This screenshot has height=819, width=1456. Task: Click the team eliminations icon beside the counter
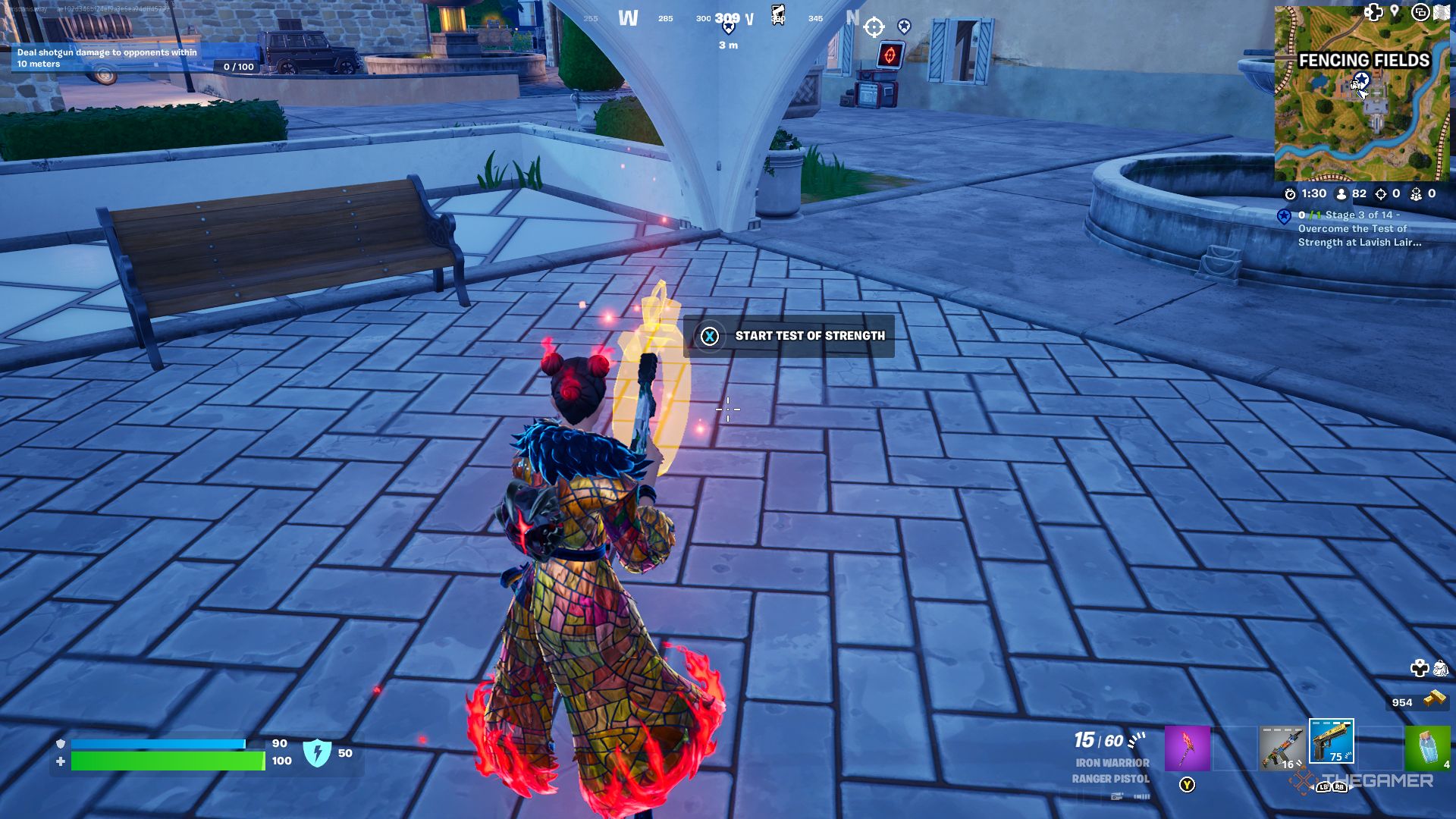(x=1416, y=194)
